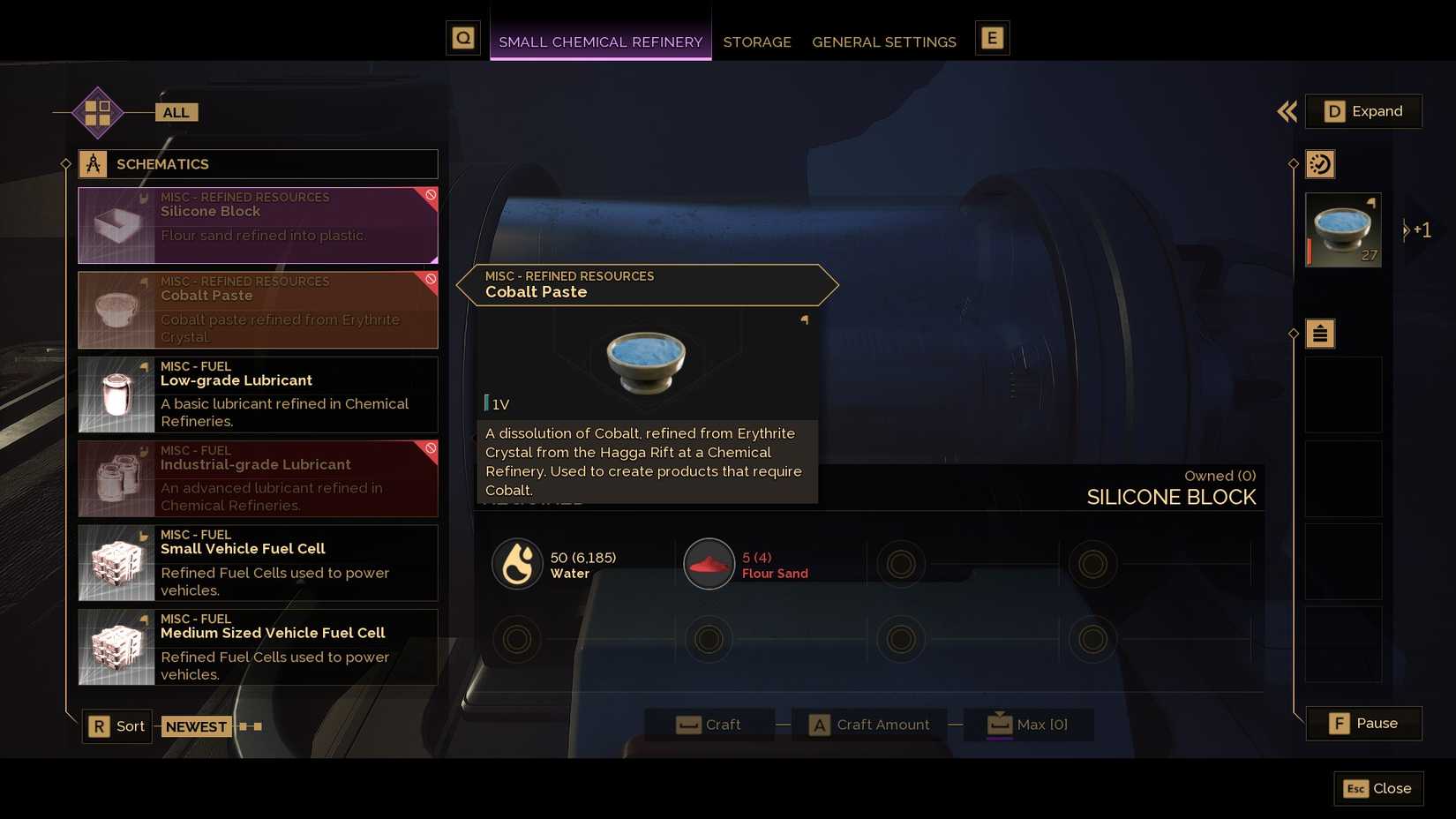Viewport: 1456px width, 819px height.
Task: Click the production timer icon above output slot
Action: pos(1320,163)
